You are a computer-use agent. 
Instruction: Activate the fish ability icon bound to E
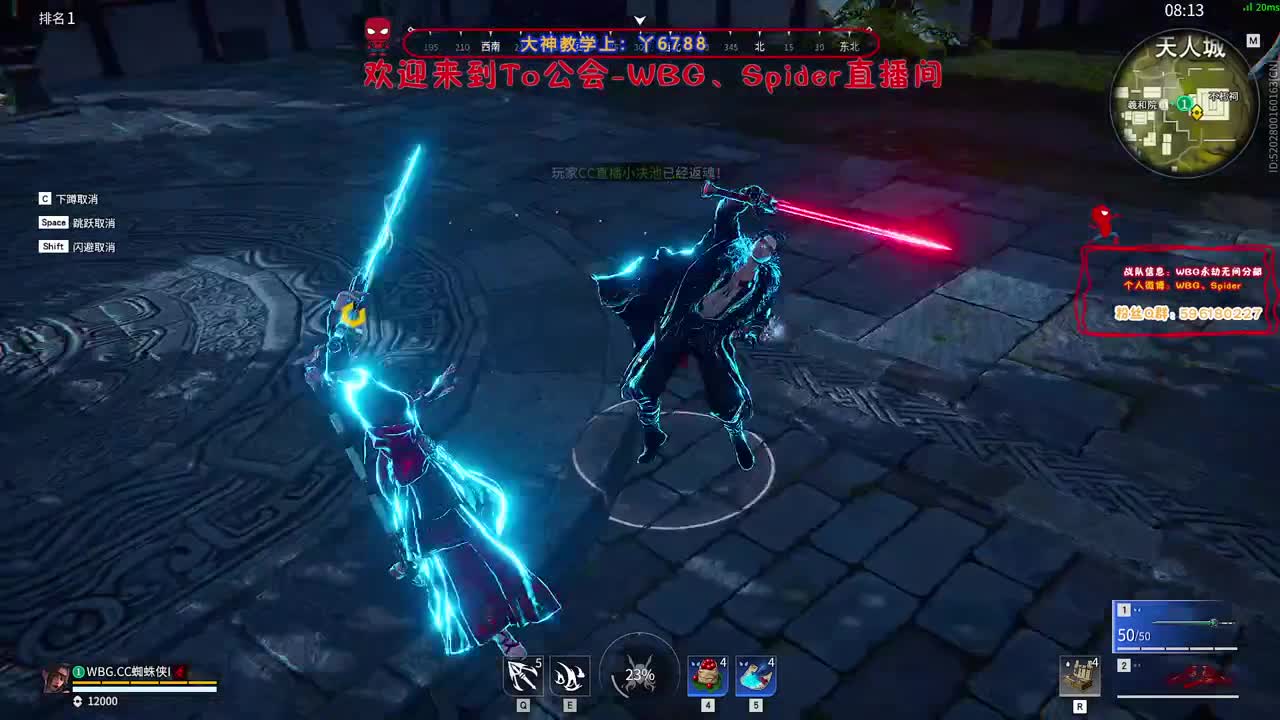[x=568, y=675]
